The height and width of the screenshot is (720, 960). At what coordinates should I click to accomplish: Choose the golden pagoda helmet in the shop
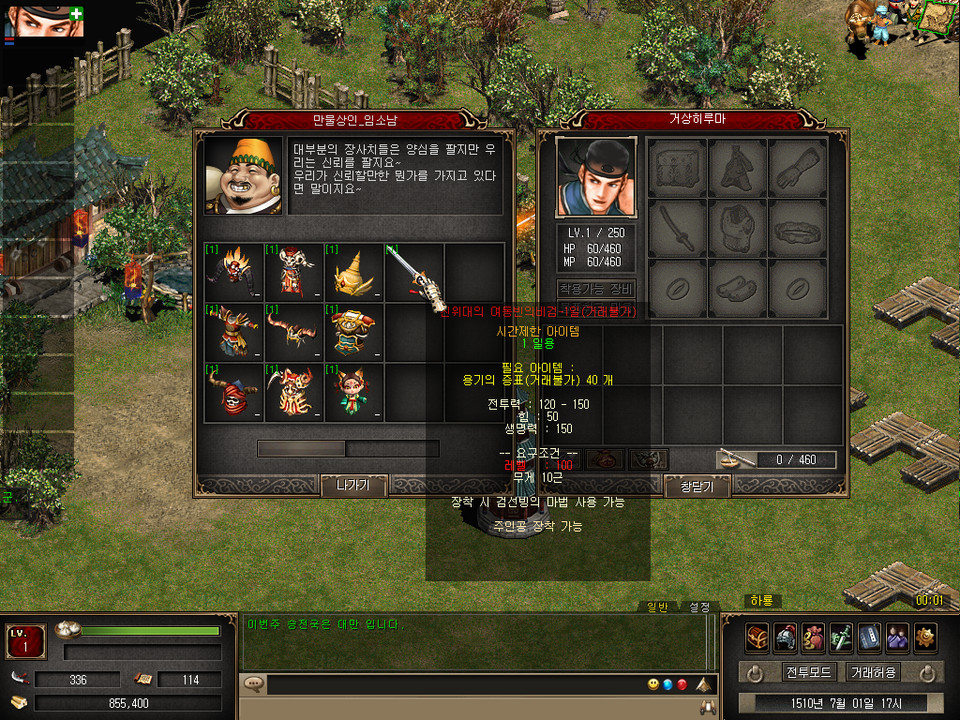[354, 271]
